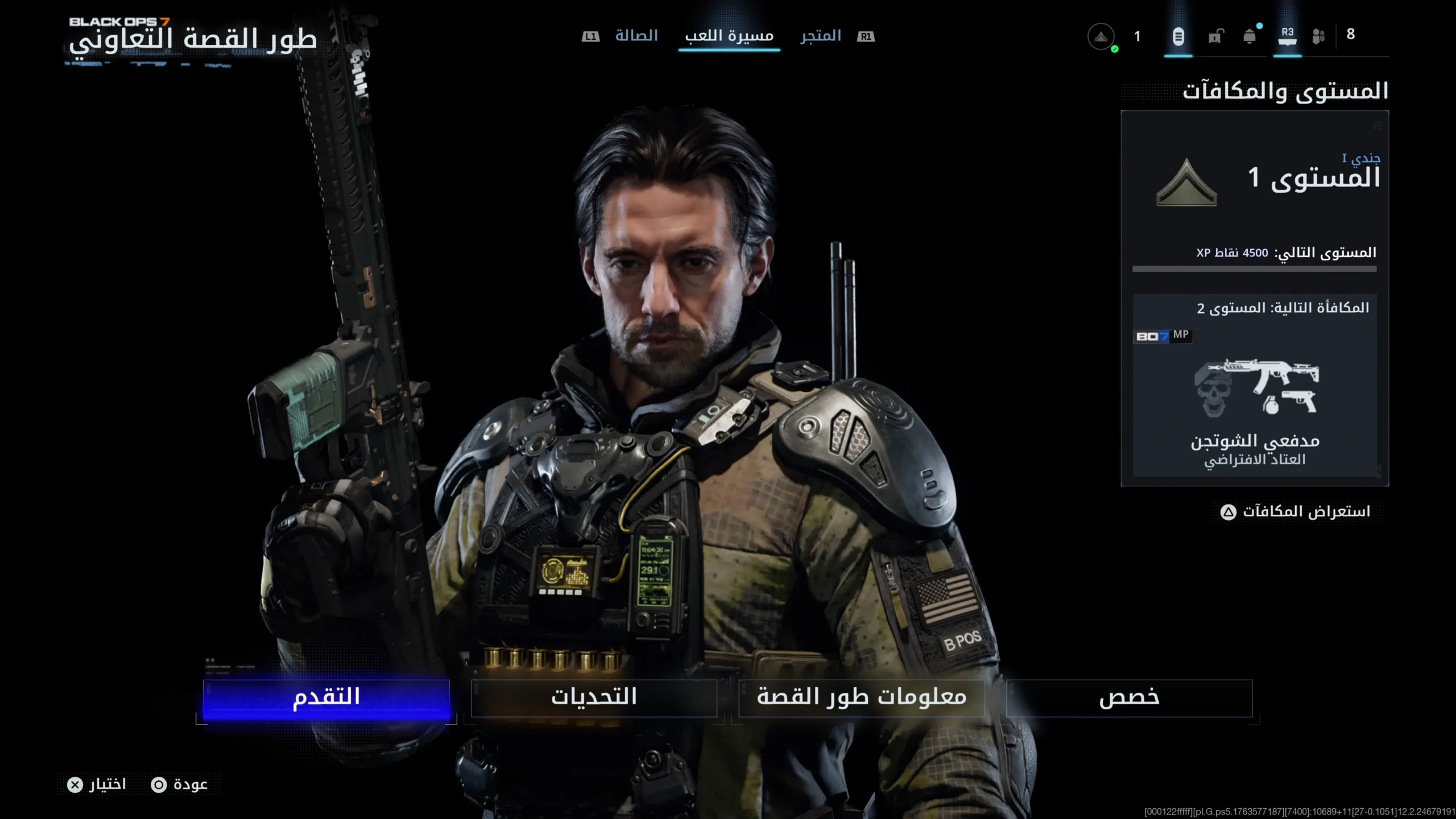Click the unlocked padlock icon in top bar

point(1215,36)
